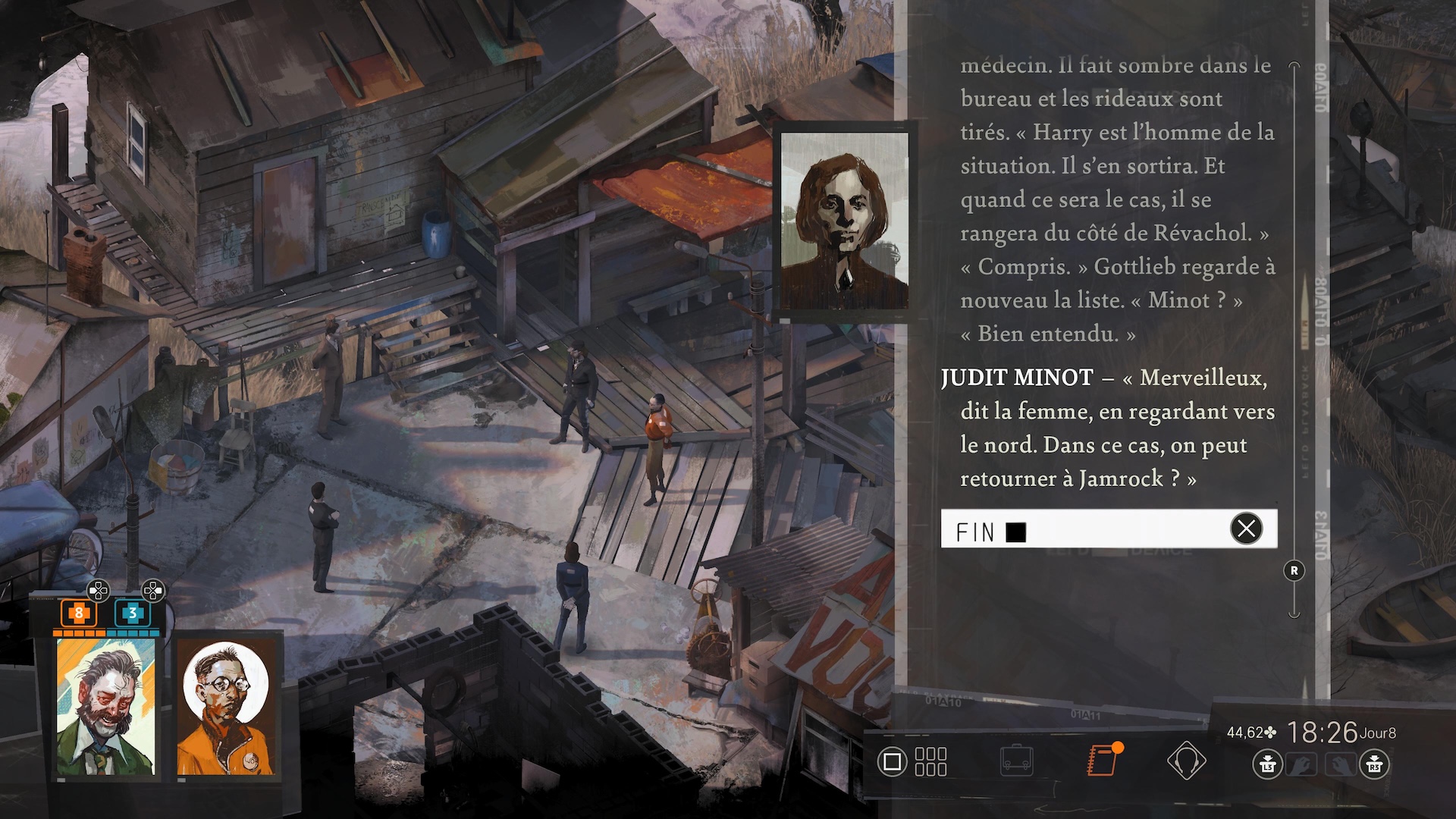Use the blue morale cross showing 3
This screenshot has height=819, width=1456.
click(132, 613)
